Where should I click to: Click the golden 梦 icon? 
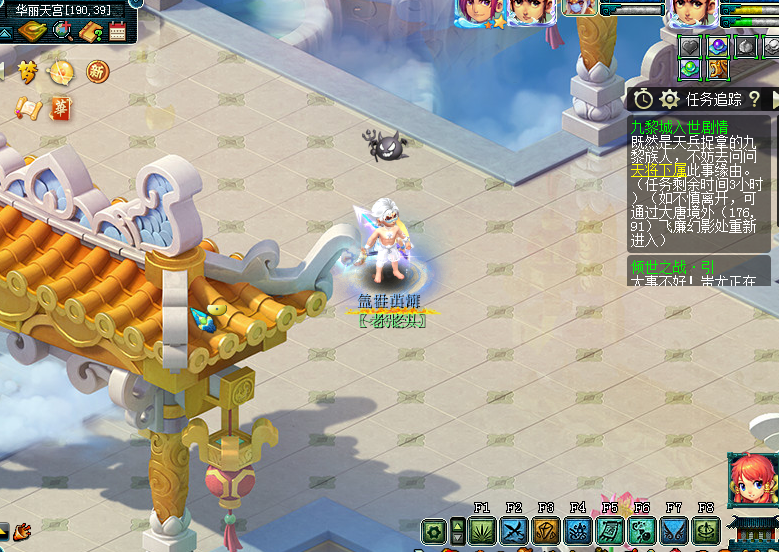pyautogui.click(x=28, y=71)
